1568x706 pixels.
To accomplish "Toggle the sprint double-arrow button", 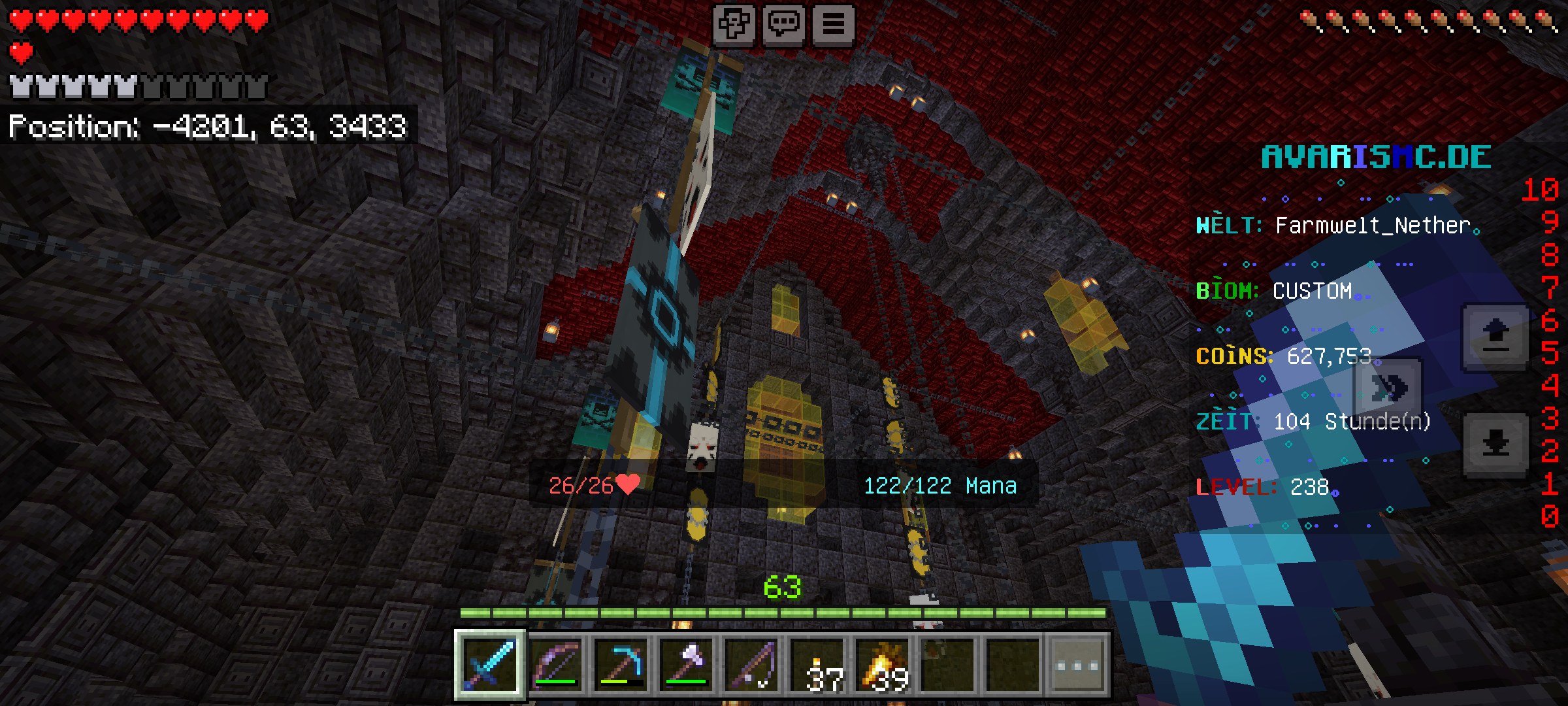I will [1388, 389].
